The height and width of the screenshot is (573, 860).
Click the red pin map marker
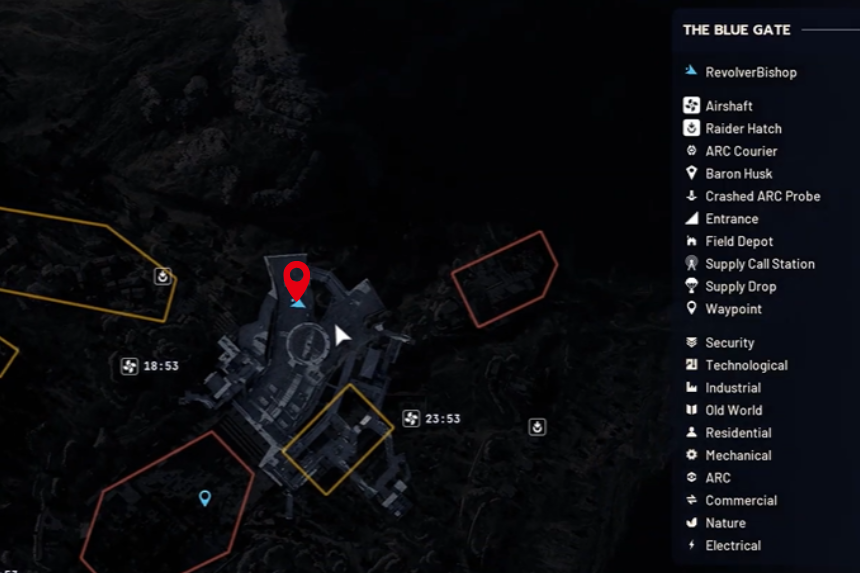(296, 279)
